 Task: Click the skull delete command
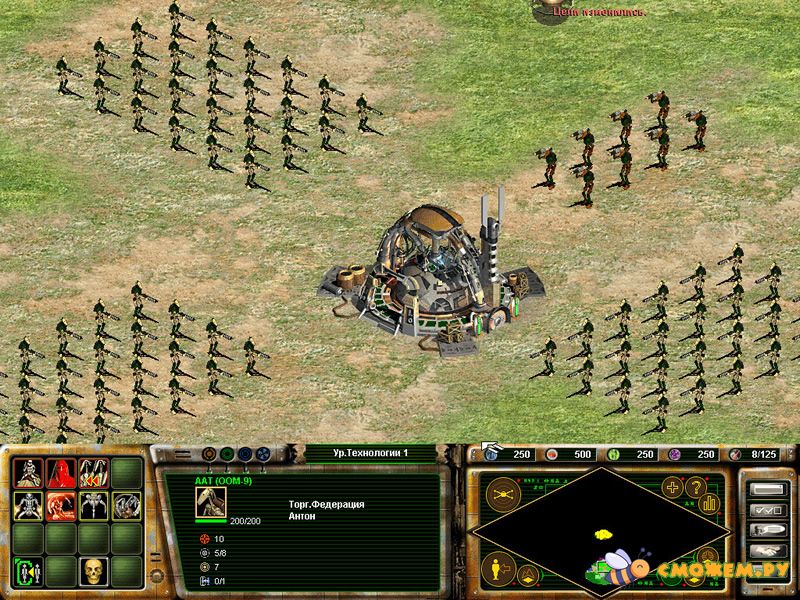tap(94, 571)
